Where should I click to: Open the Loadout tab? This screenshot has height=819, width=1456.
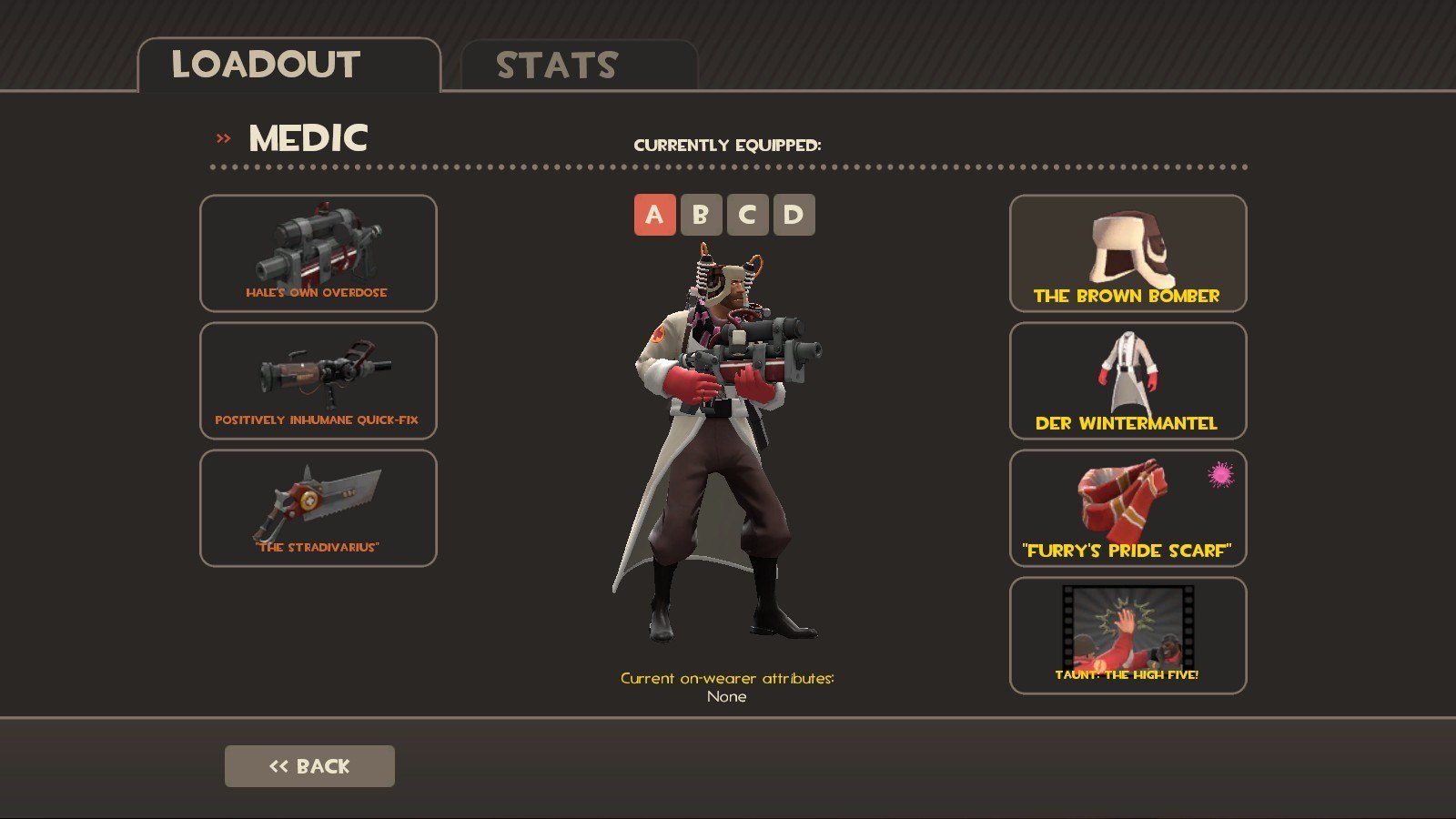click(x=288, y=66)
